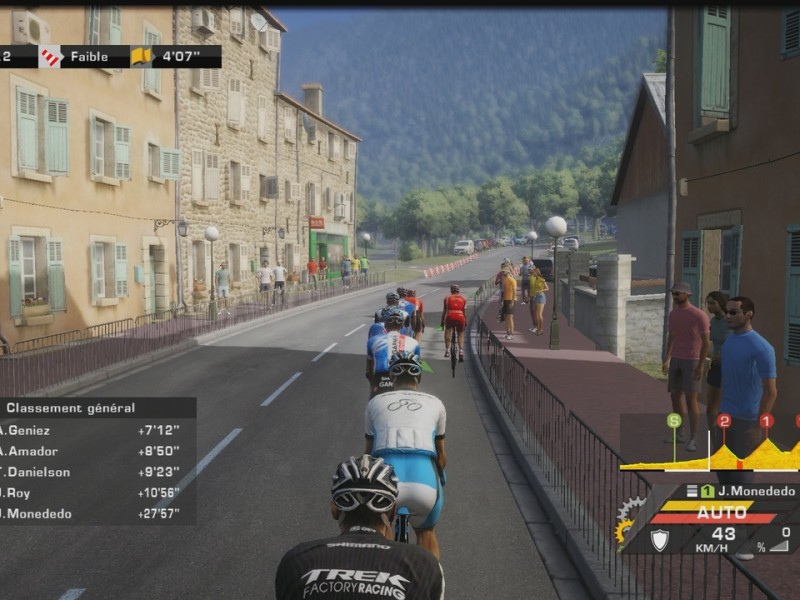This screenshot has width=800, height=600.
Task: Select the red category 2 climb marker
Action: pos(724,421)
